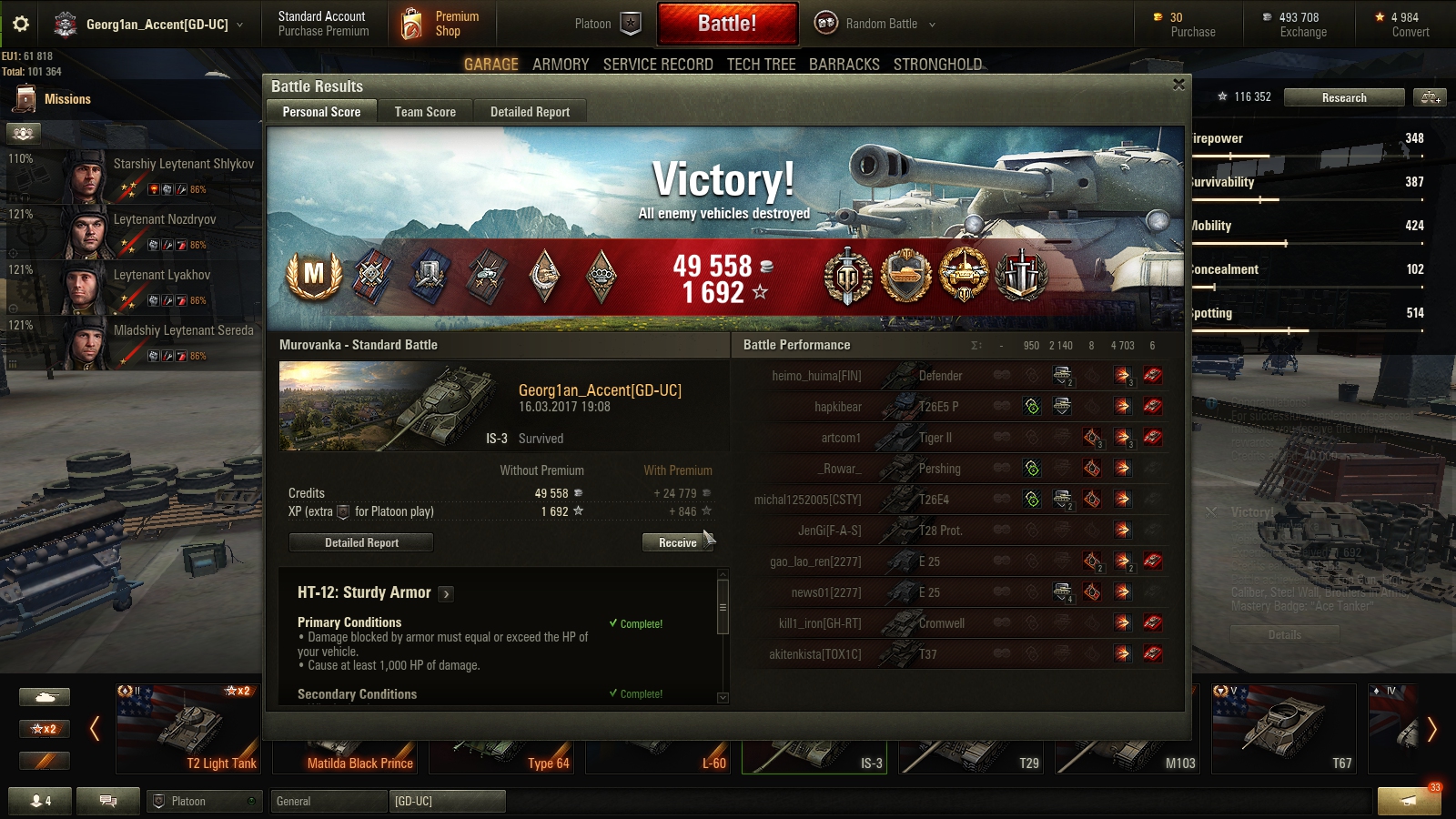Image resolution: width=1456 pixels, height=819 pixels.
Task: Open the Armory screen
Action: point(561,65)
